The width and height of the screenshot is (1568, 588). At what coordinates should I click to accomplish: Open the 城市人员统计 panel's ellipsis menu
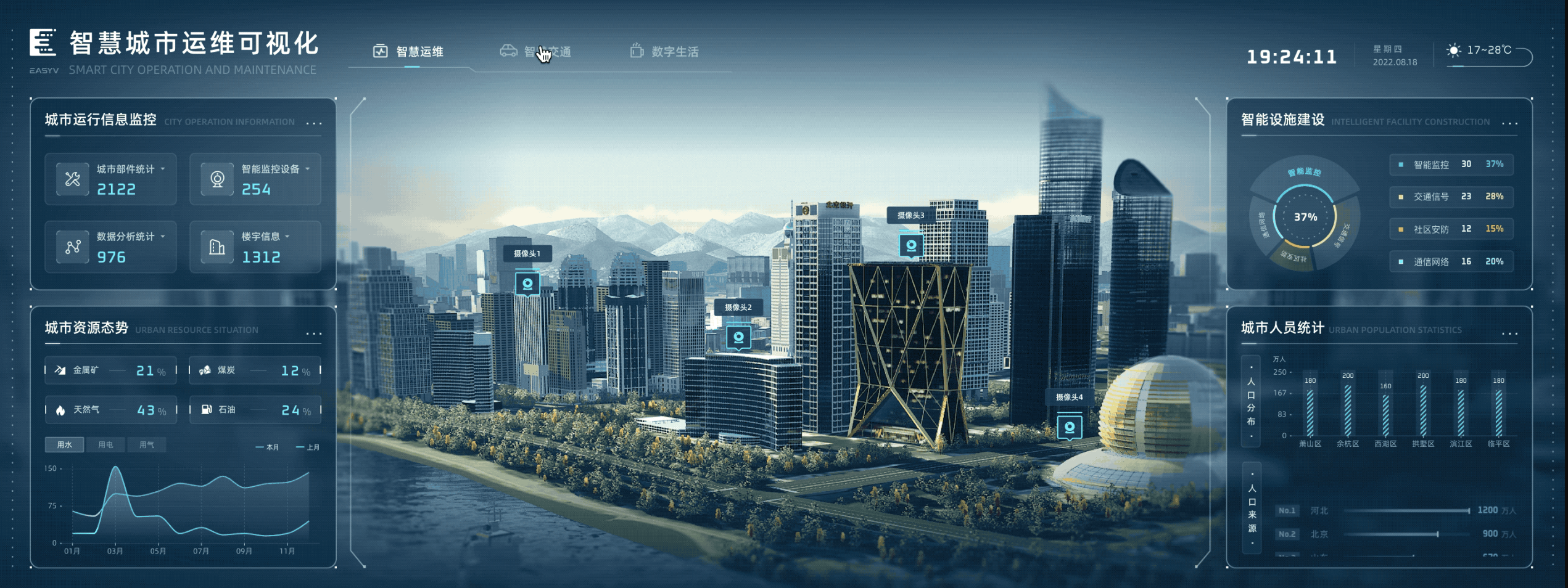point(1509,334)
